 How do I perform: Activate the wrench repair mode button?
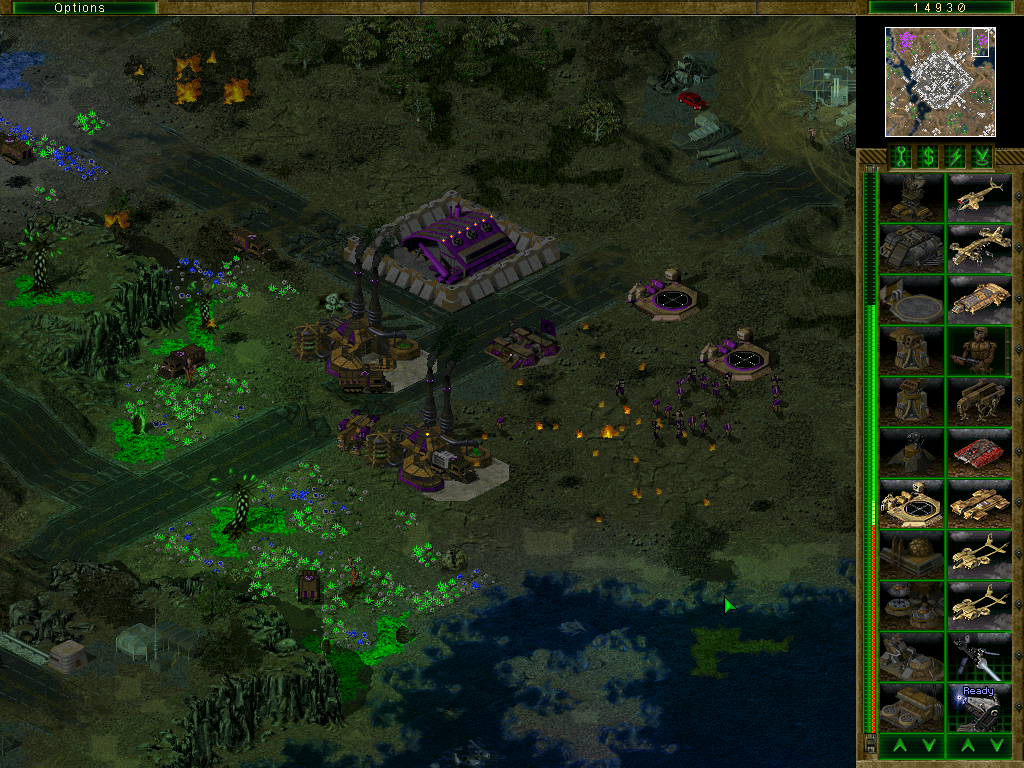[900, 156]
